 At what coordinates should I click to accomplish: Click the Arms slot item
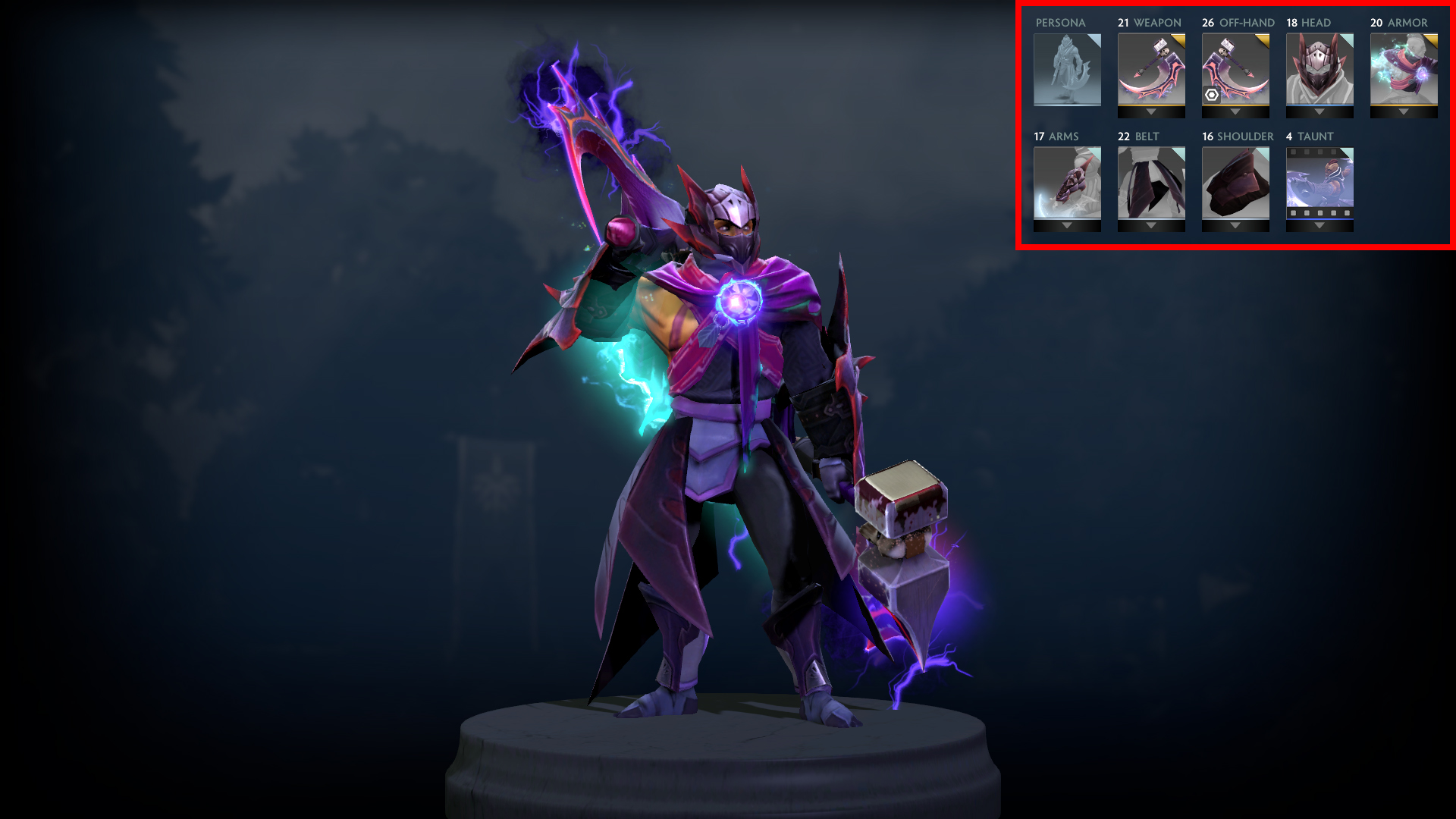1067,183
